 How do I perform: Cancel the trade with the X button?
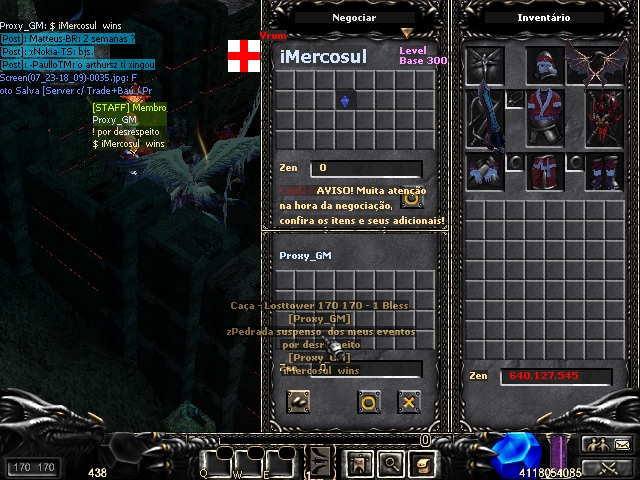click(x=408, y=402)
